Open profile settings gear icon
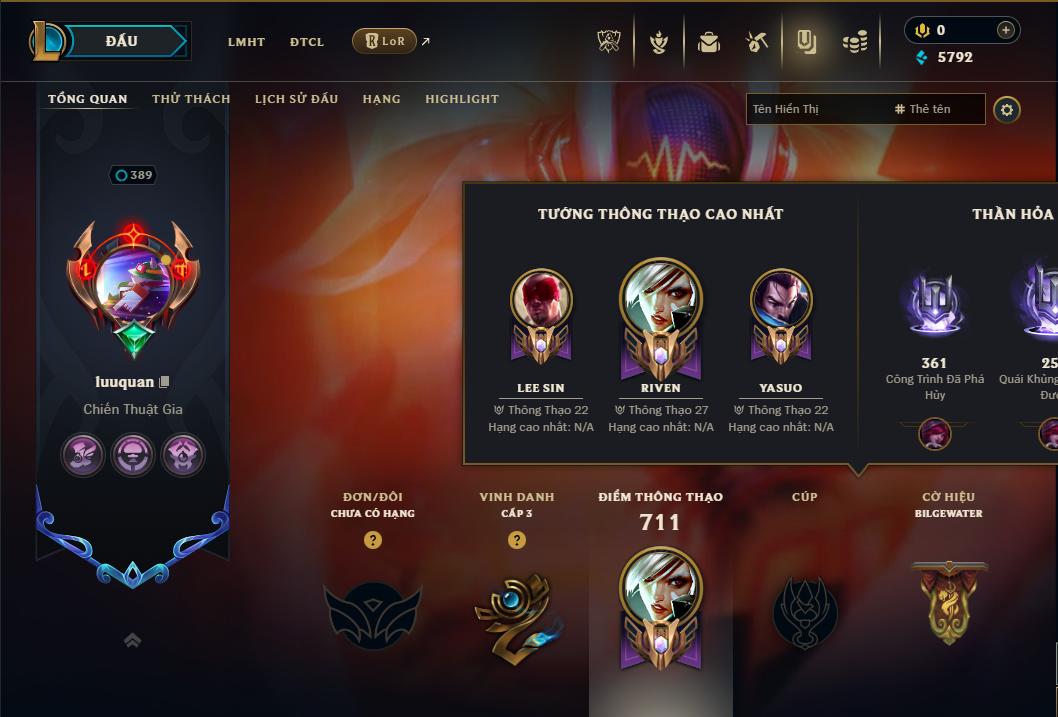This screenshot has width=1058, height=717. pos(1007,110)
